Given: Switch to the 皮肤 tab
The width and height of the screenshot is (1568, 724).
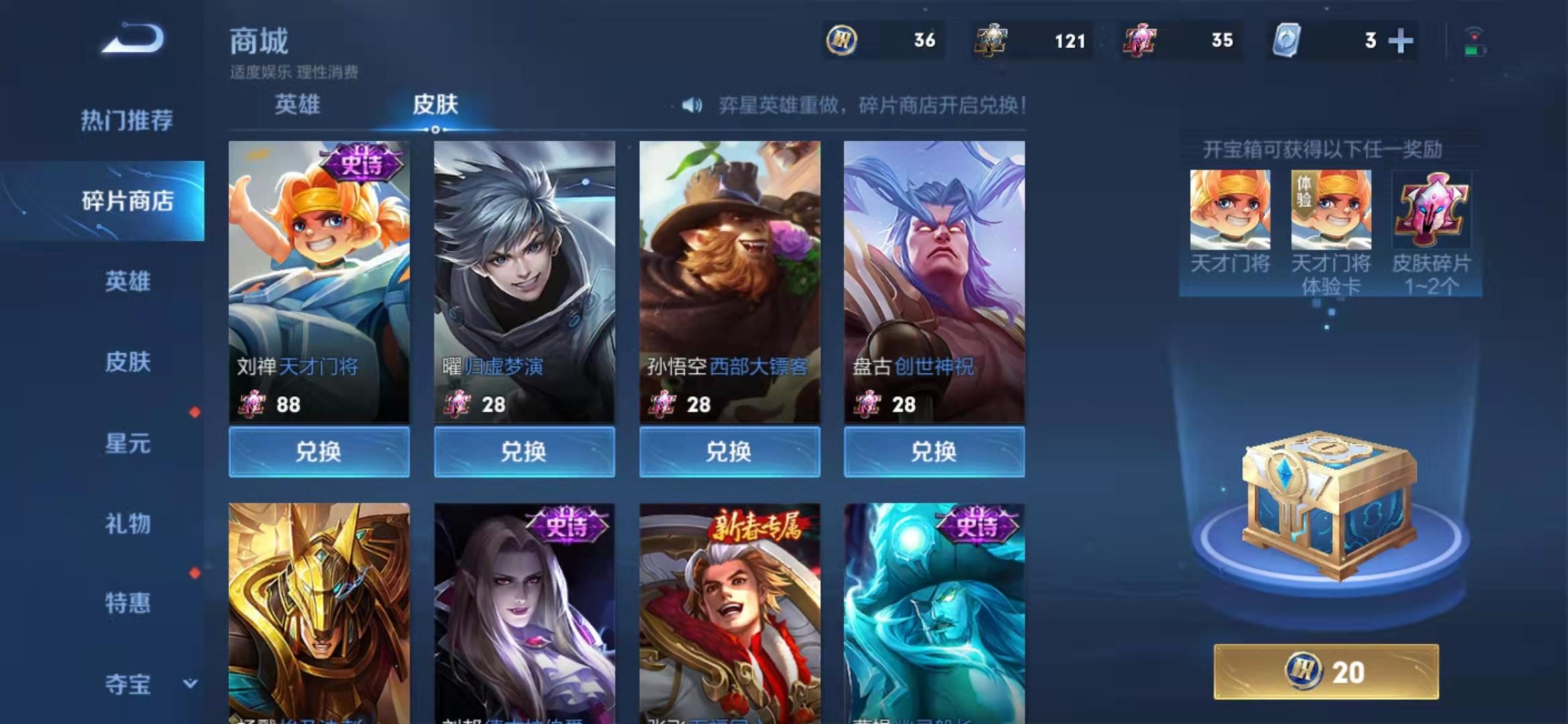Looking at the screenshot, I should click(x=436, y=105).
